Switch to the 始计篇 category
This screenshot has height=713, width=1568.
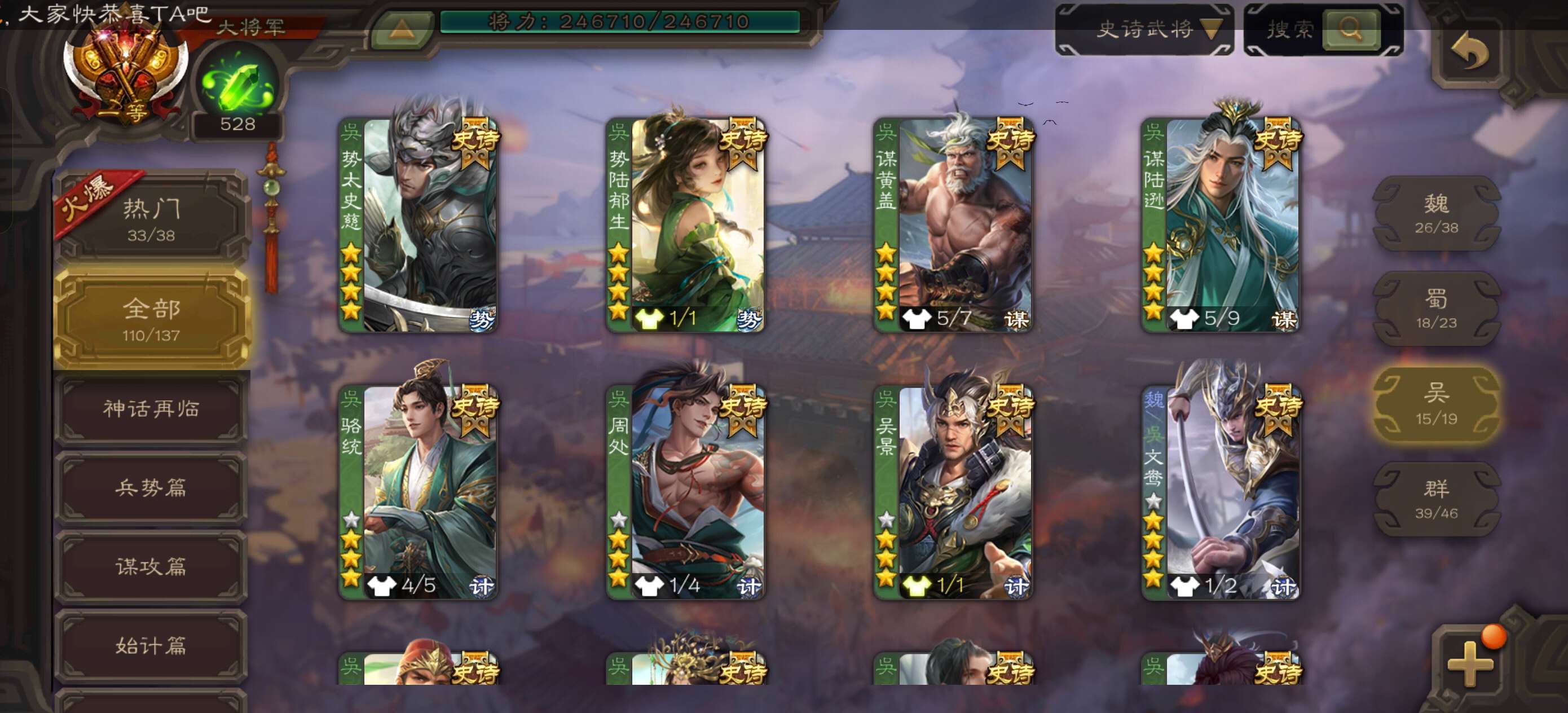coord(151,645)
